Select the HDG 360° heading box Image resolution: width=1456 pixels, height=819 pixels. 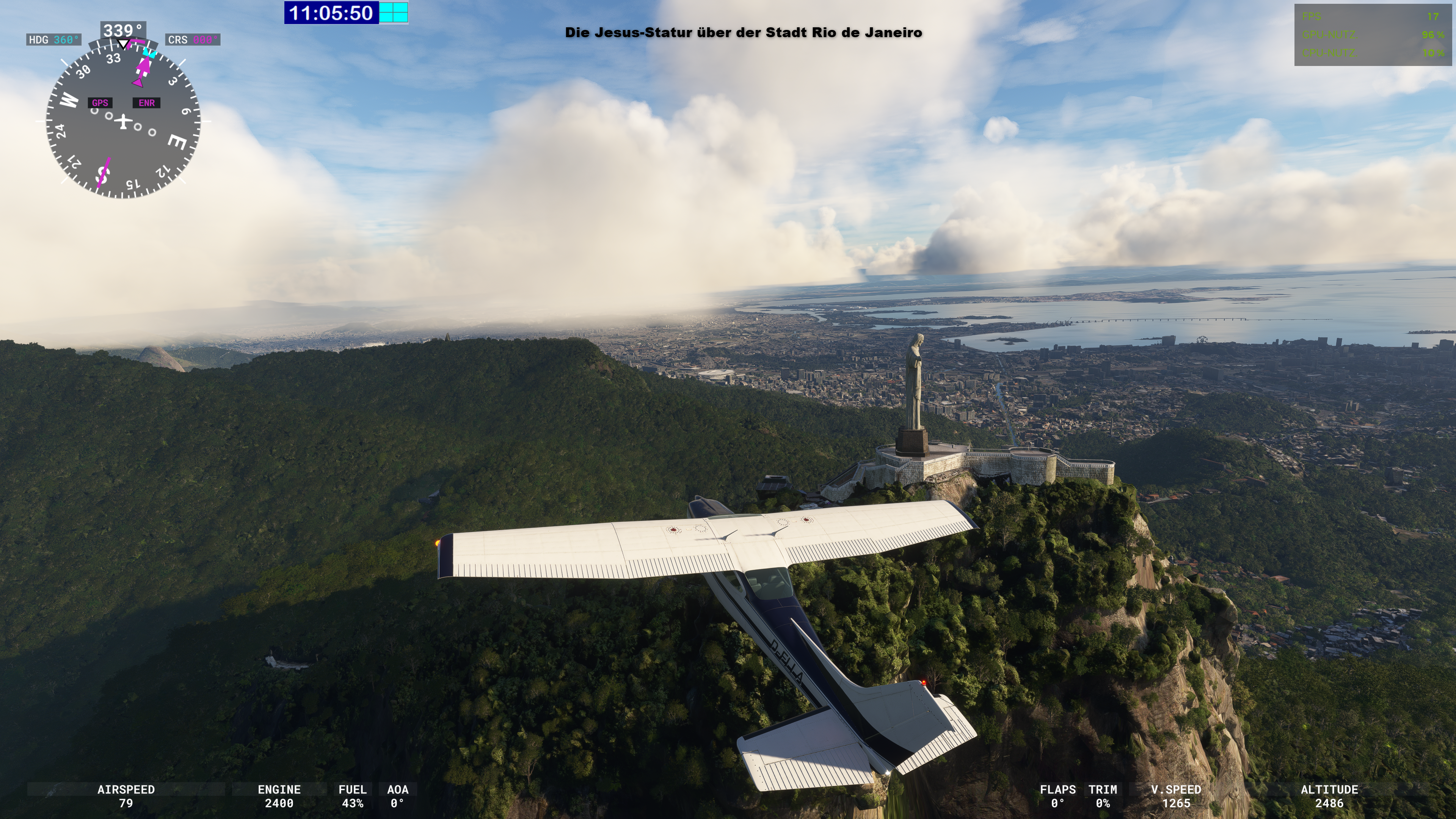54,39
